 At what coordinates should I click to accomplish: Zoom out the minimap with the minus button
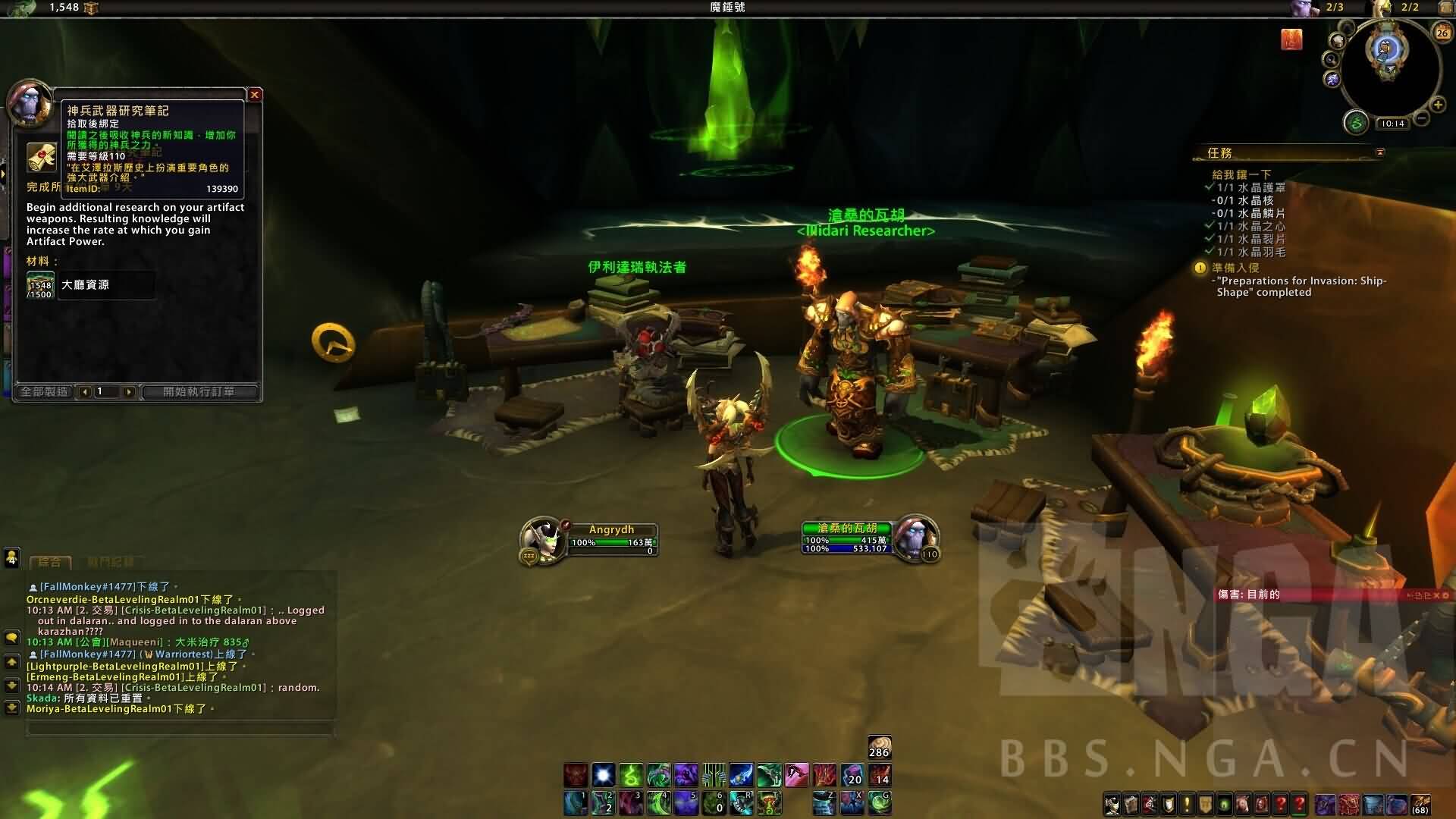(x=1423, y=118)
